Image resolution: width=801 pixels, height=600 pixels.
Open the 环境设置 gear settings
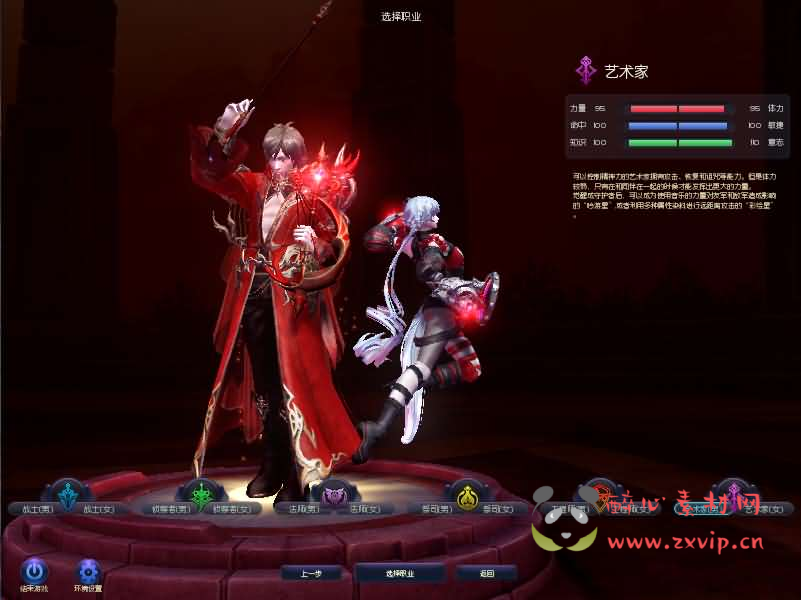89,570
